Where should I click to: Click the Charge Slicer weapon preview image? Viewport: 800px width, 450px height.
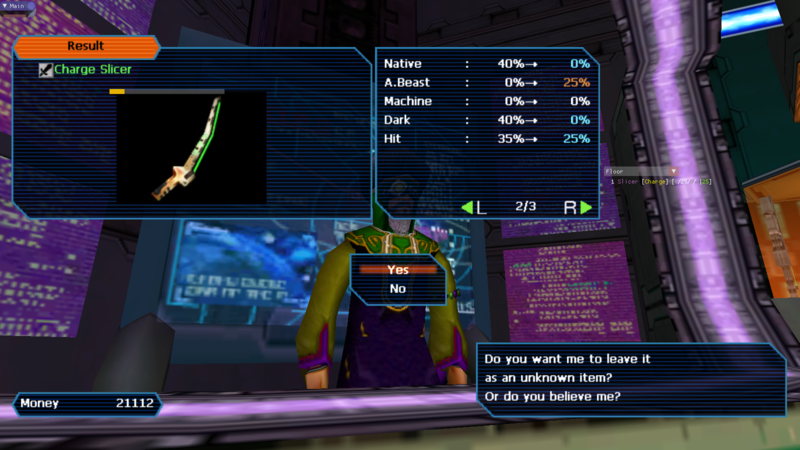[191, 148]
